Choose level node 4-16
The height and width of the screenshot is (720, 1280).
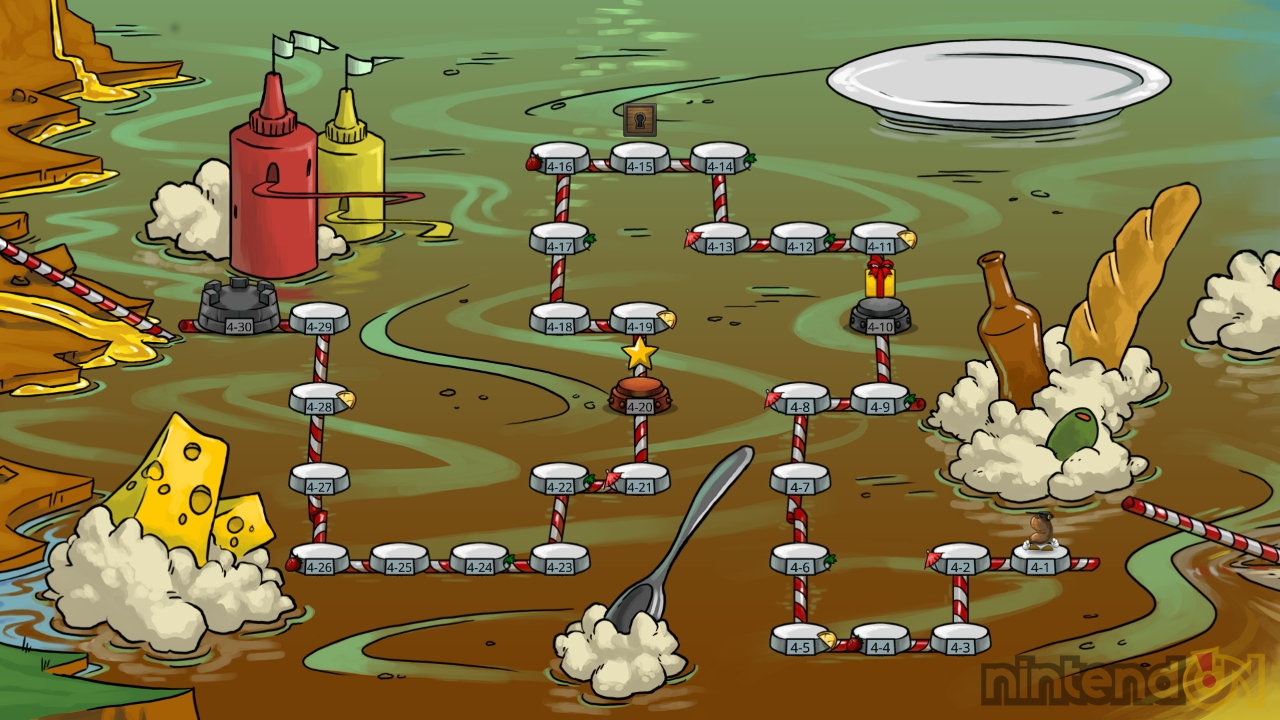click(560, 160)
